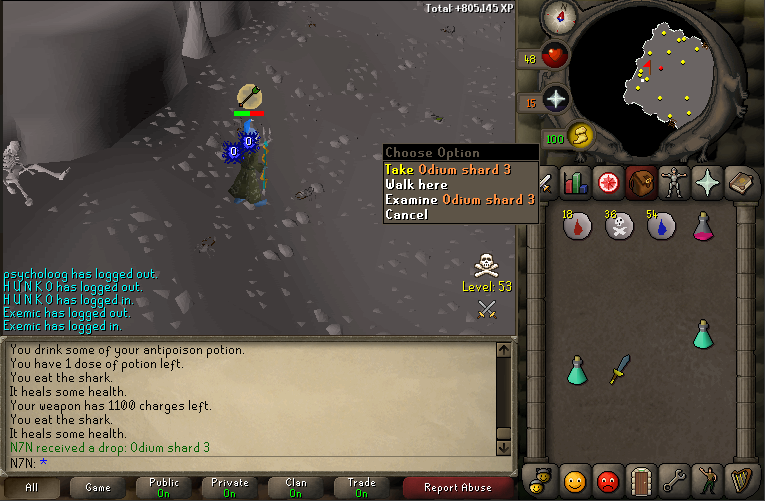The height and width of the screenshot is (501, 765).
Task: Open the magic spellbook tab
Action: [x=740, y=183]
